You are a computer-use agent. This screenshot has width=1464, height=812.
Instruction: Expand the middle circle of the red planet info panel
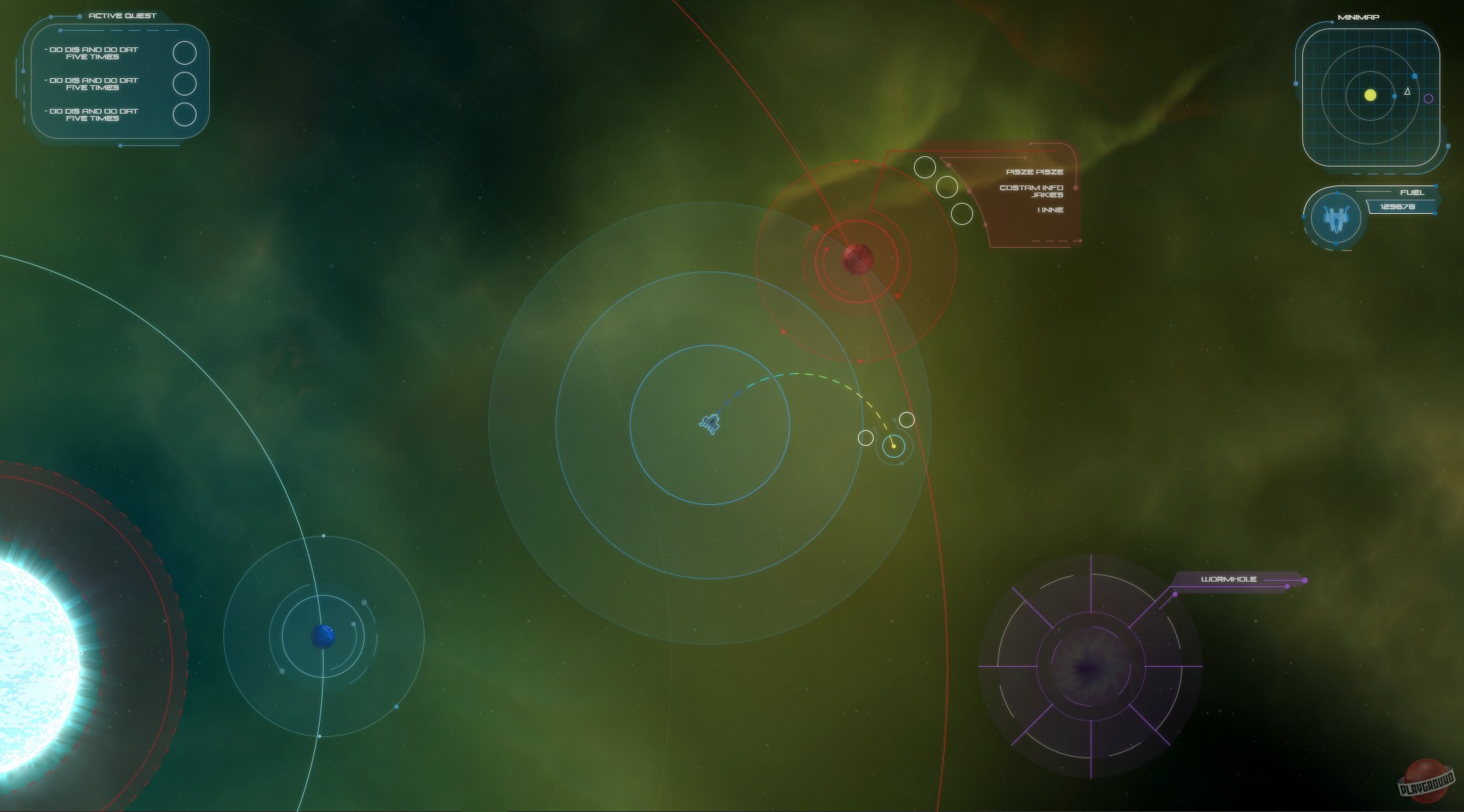tap(945, 189)
